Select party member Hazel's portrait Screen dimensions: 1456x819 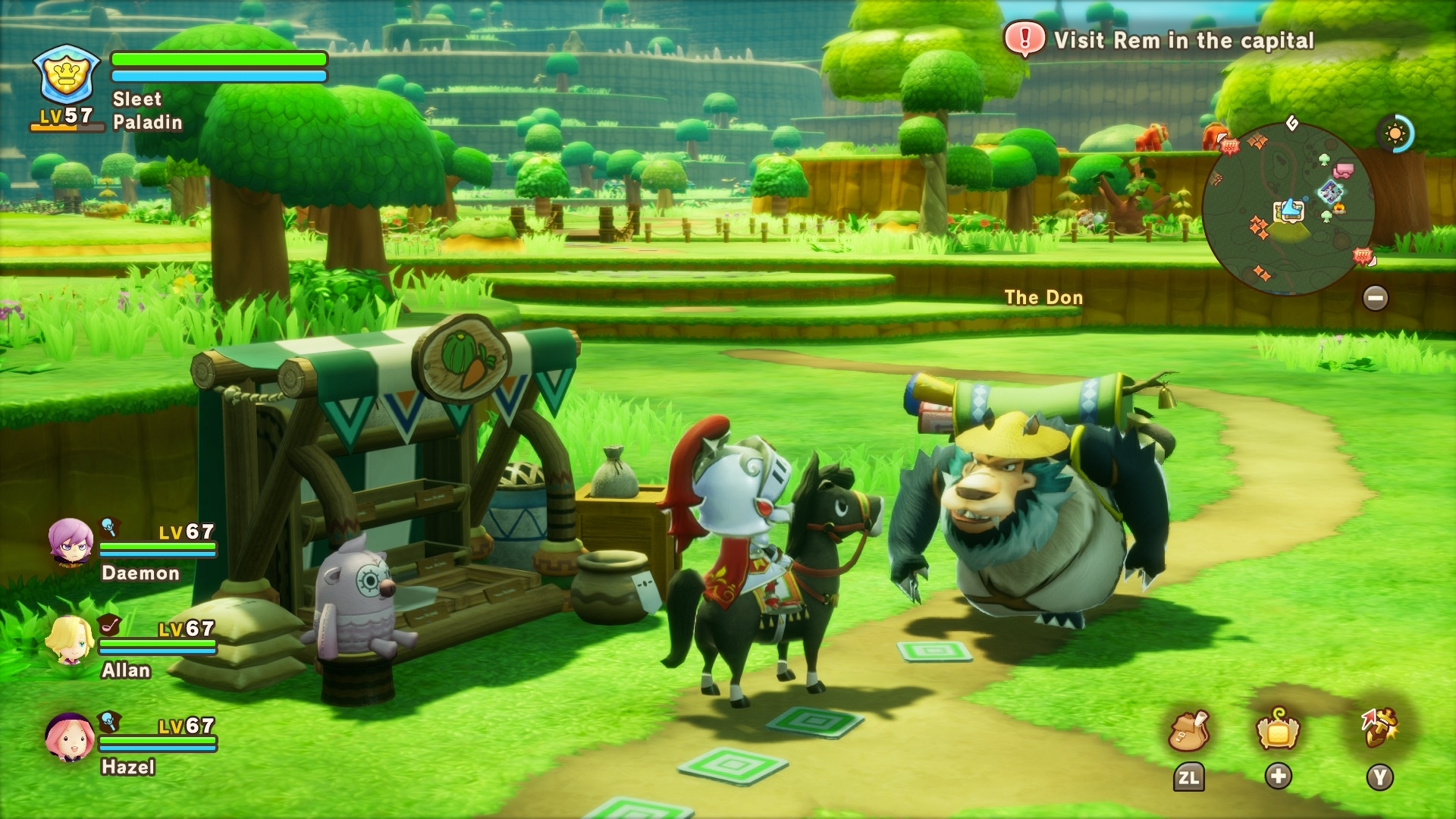coord(69,736)
